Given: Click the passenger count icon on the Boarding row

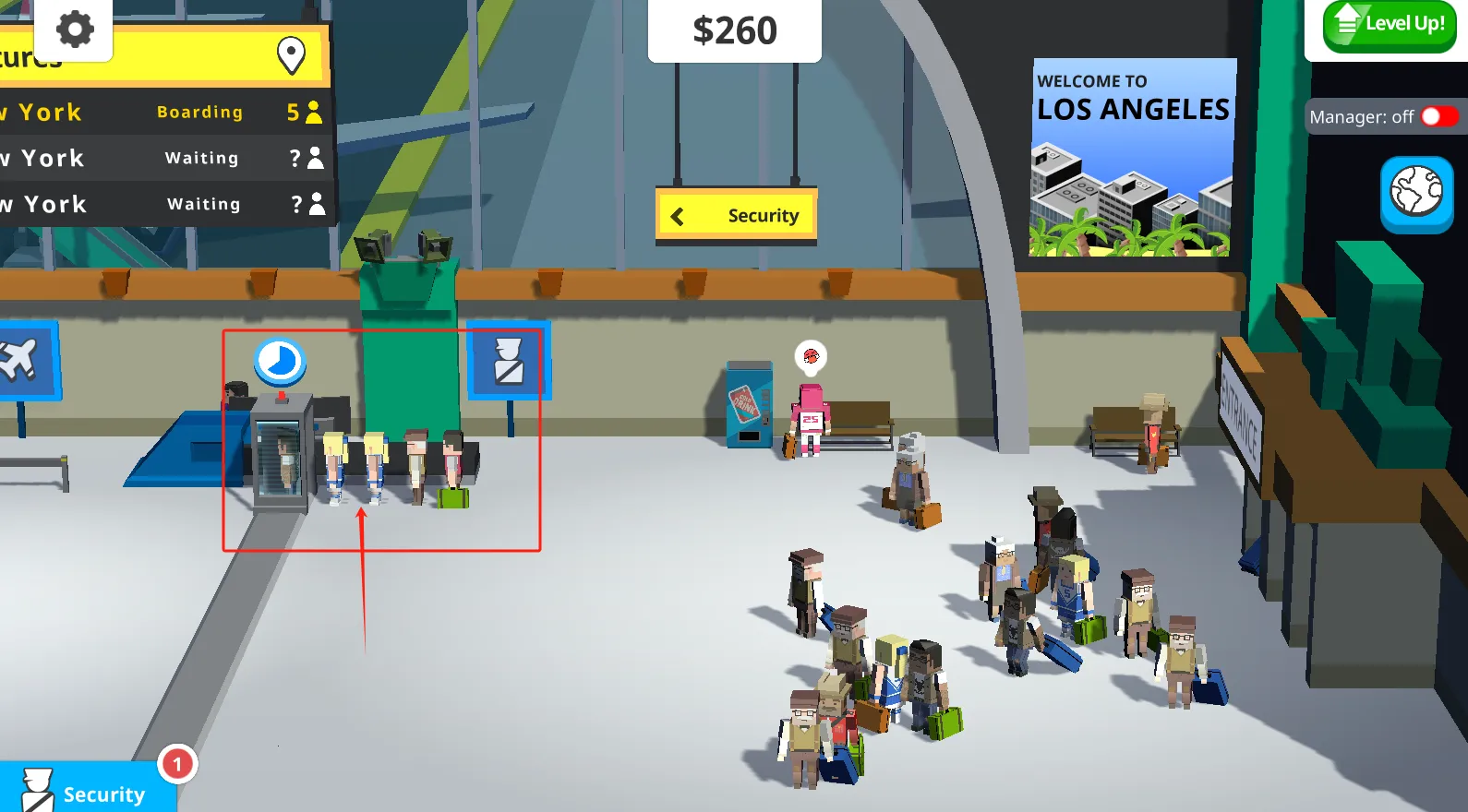Looking at the screenshot, I should tap(311, 112).
